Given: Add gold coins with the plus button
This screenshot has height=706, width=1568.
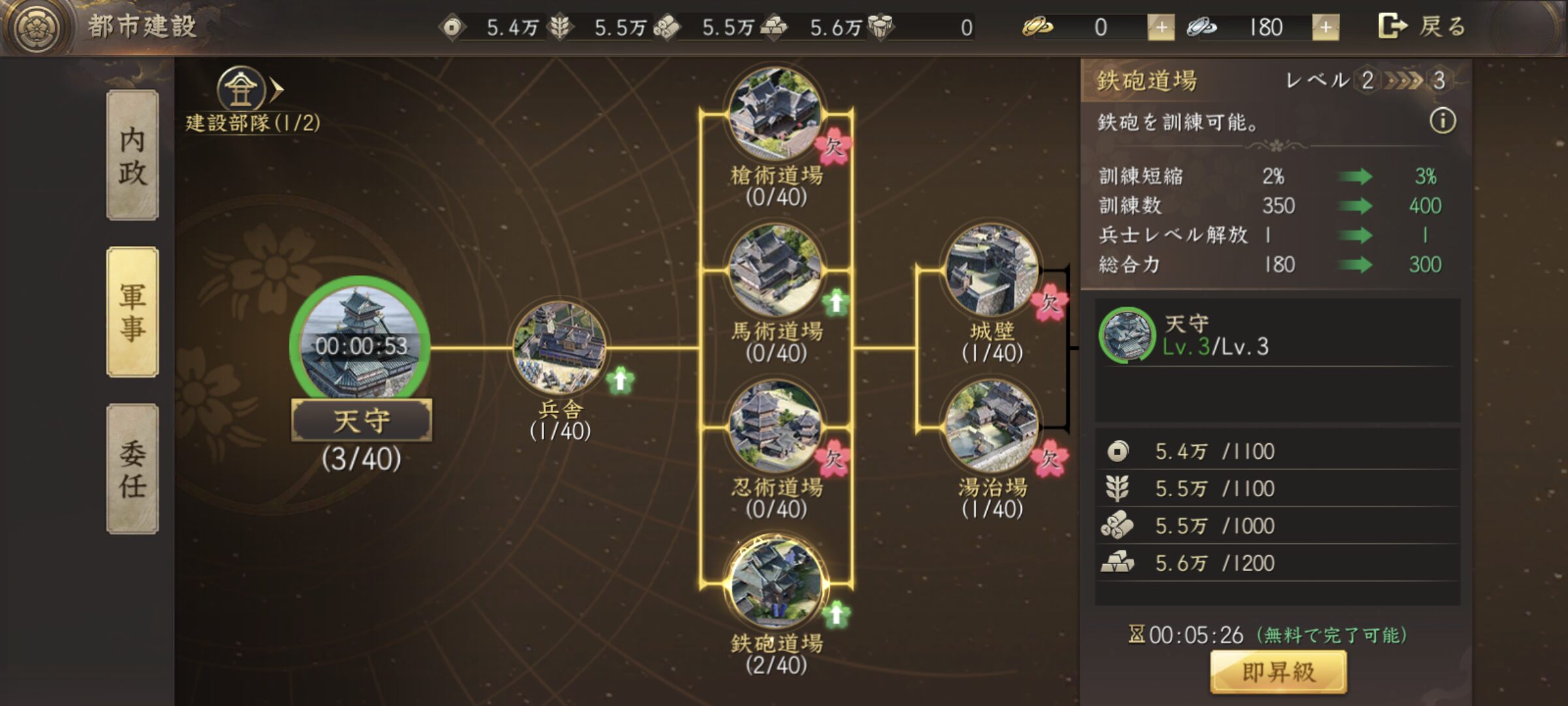Looking at the screenshot, I should (1161, 27).
